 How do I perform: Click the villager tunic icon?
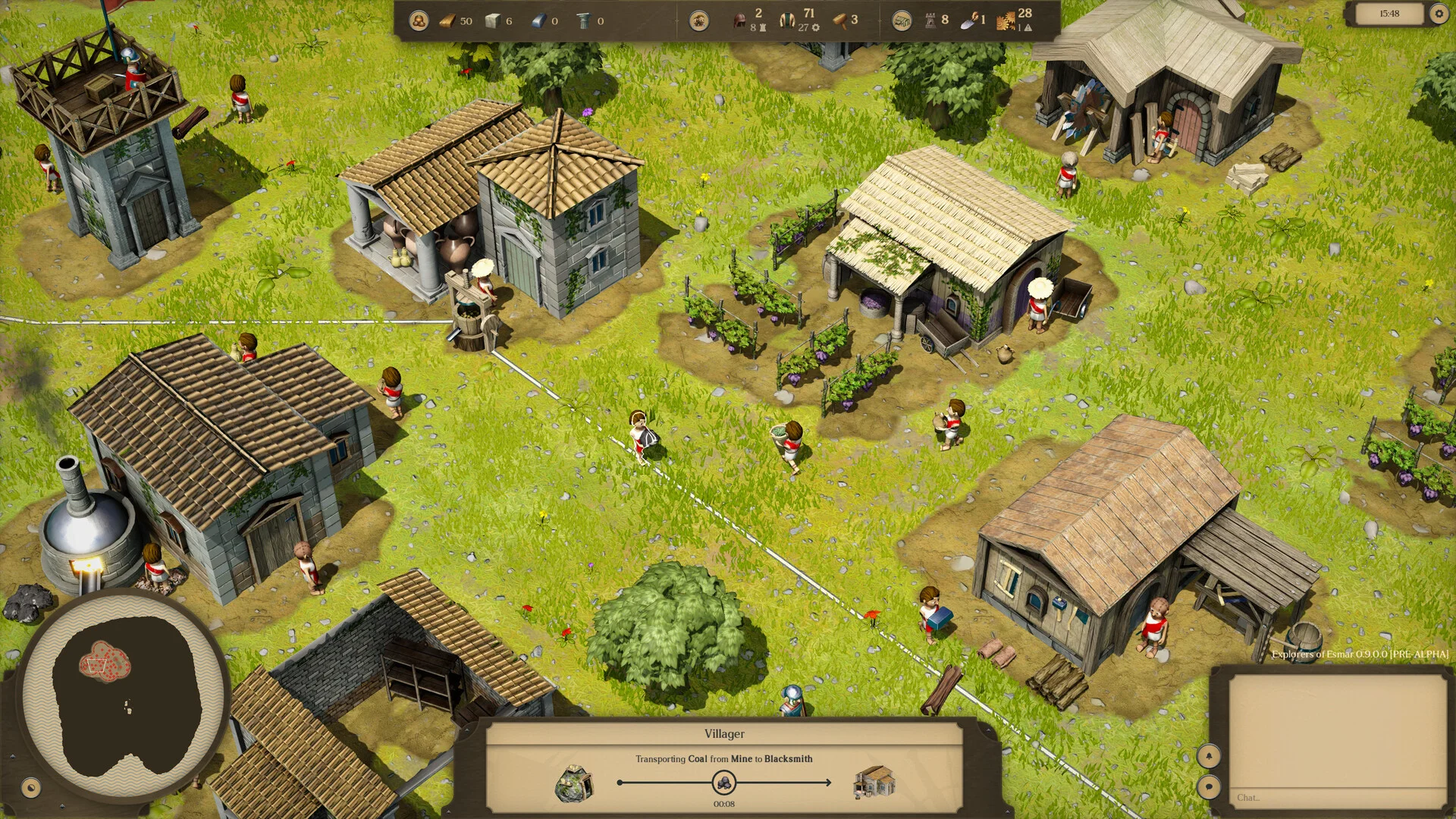tap(787, 20)
